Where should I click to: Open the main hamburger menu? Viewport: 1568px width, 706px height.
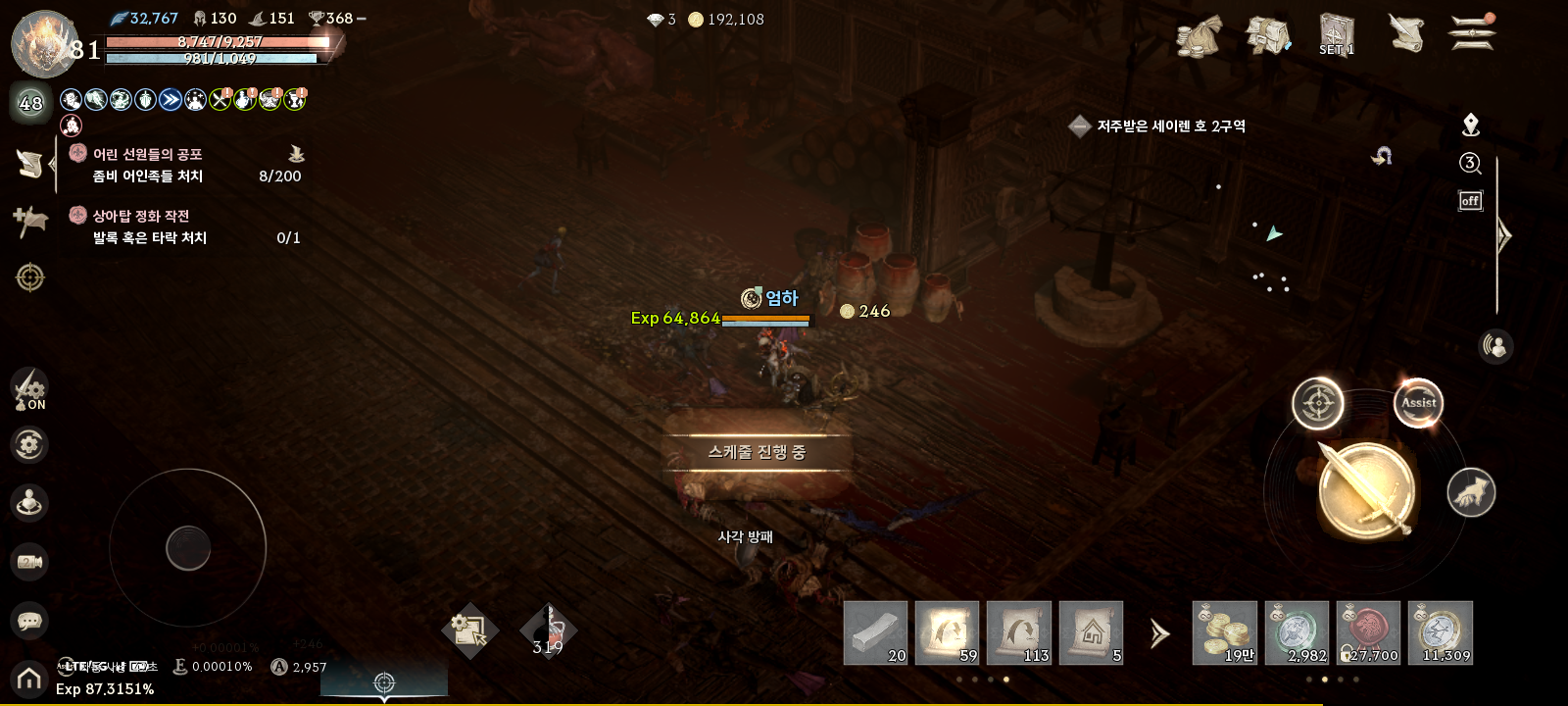pyautogui.click(x=1471, y=32)
